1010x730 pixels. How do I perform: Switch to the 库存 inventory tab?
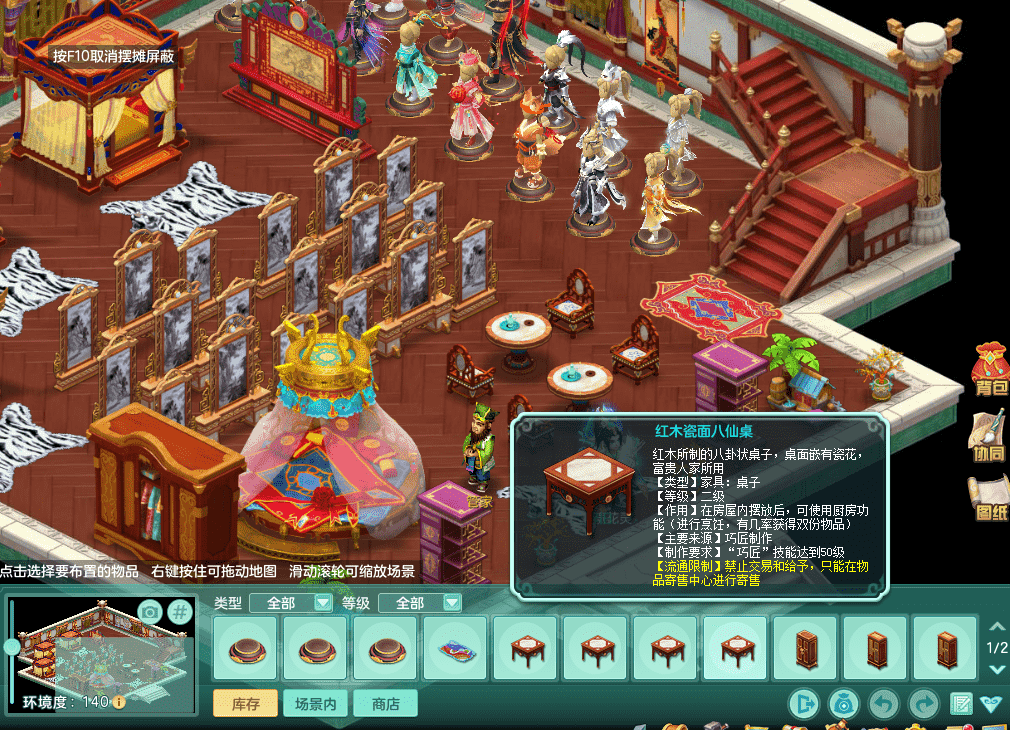[x=246, y=704]
